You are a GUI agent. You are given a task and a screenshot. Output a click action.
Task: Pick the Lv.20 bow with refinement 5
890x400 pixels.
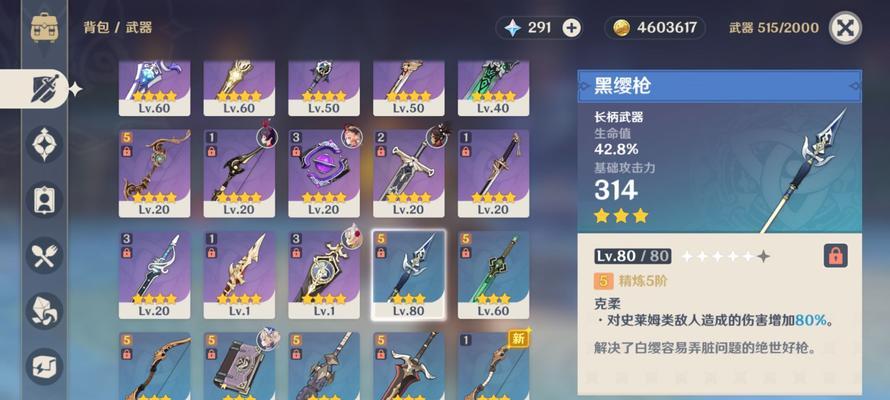pyautogui.click(x=154, y=172)
